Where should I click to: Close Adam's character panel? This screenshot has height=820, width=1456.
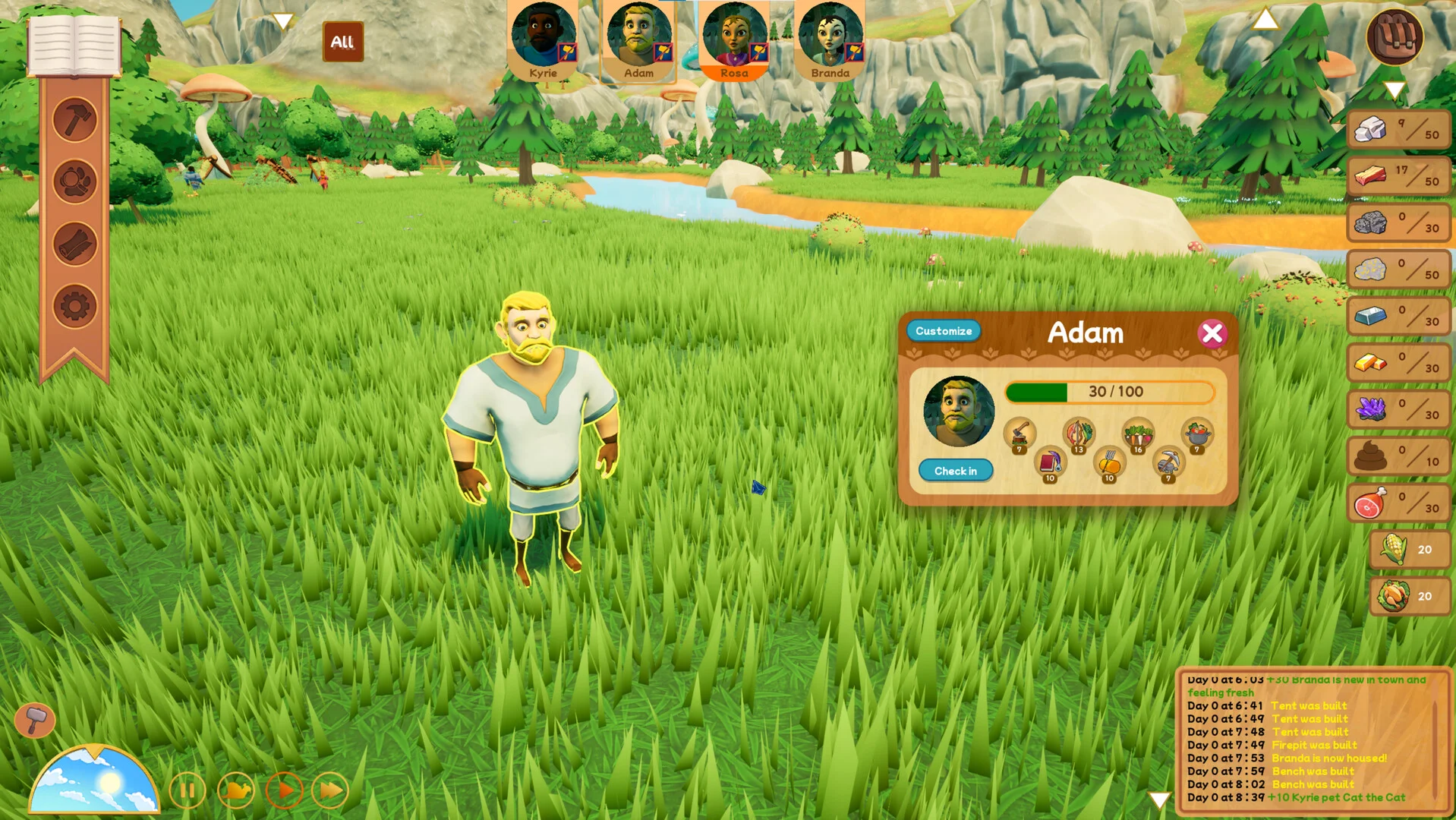click(x=1212, y=333)
